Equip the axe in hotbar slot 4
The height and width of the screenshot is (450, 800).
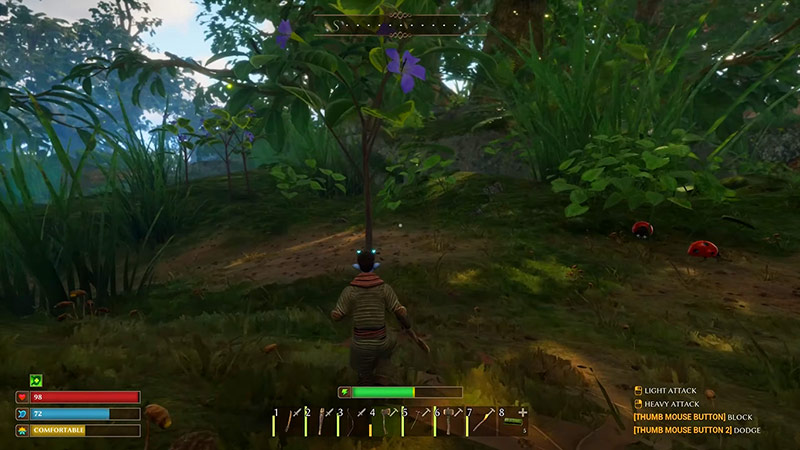coord(387,422)
